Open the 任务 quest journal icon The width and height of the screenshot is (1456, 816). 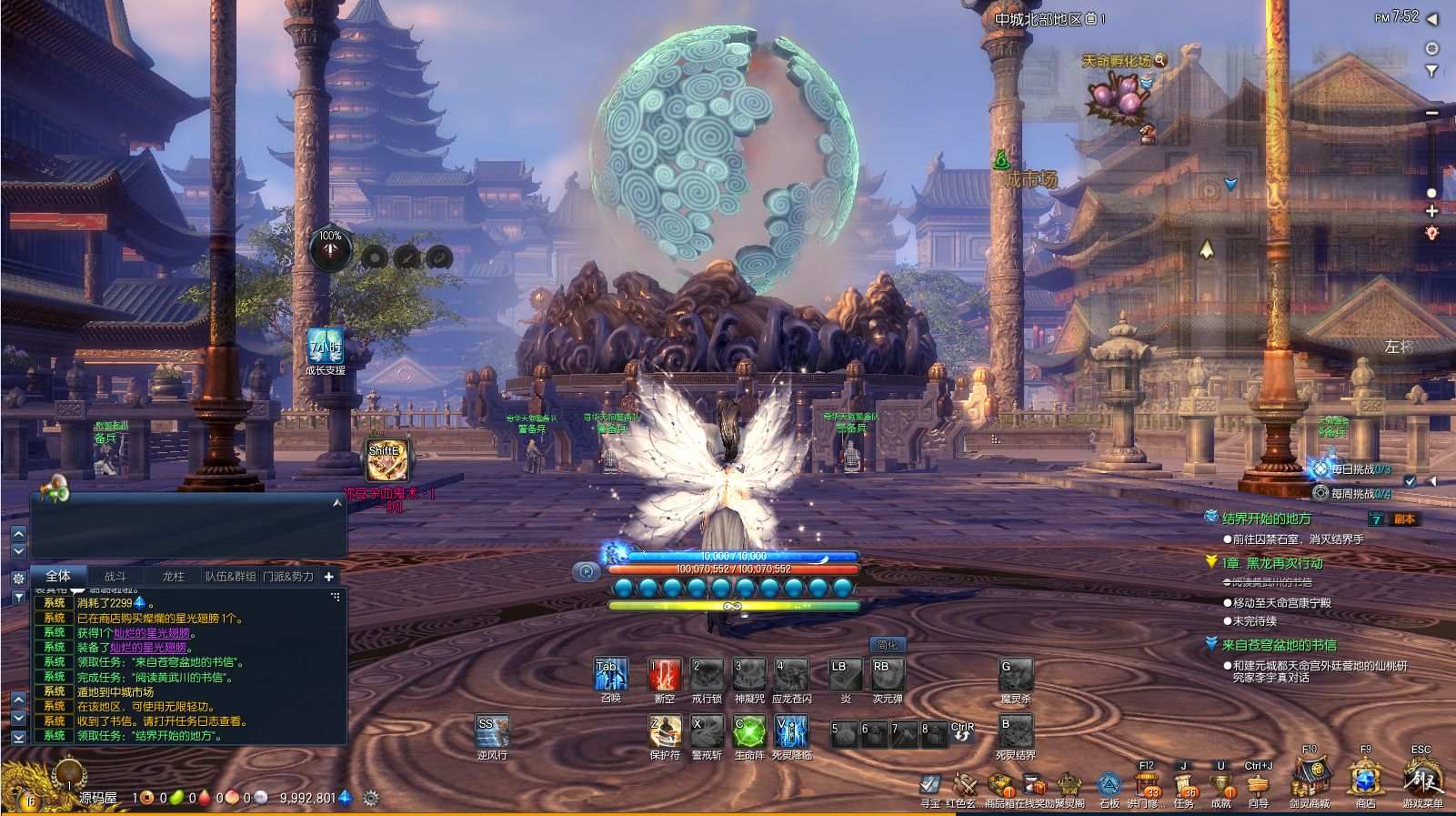pyautogui.click(x=1186, y=784)
